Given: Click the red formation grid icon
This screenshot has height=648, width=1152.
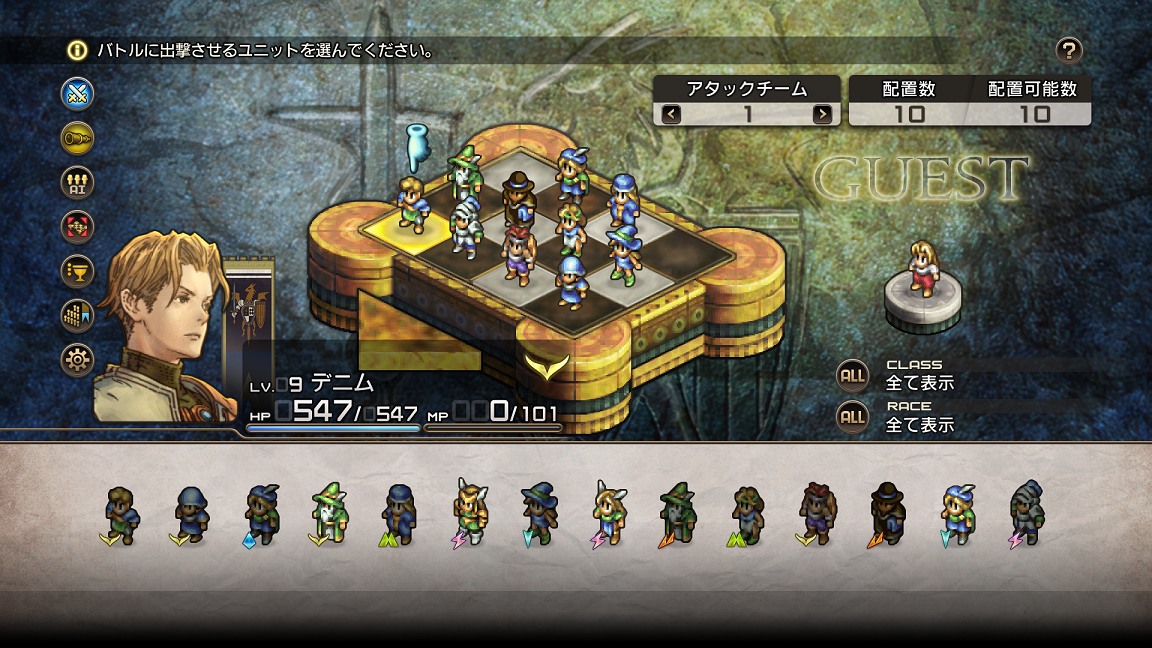Looking at the screenshot, I should [77, 226].
